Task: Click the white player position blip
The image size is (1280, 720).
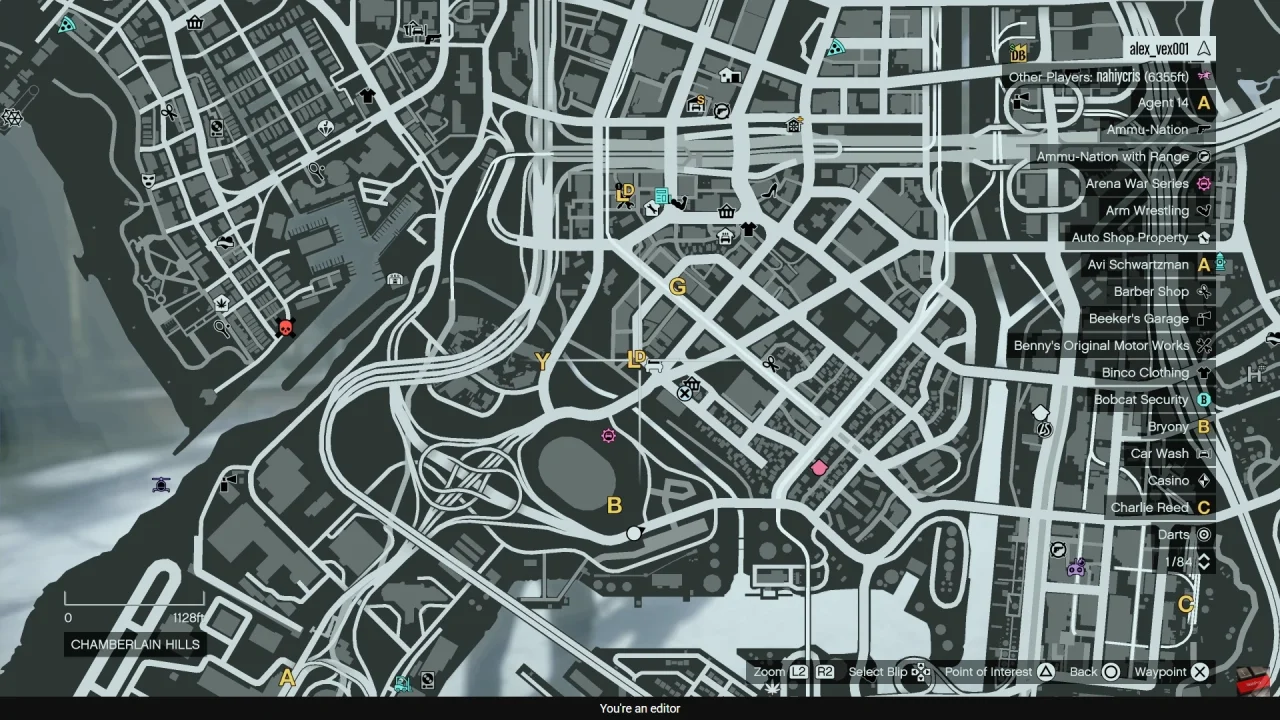Action: click(636, 534)
